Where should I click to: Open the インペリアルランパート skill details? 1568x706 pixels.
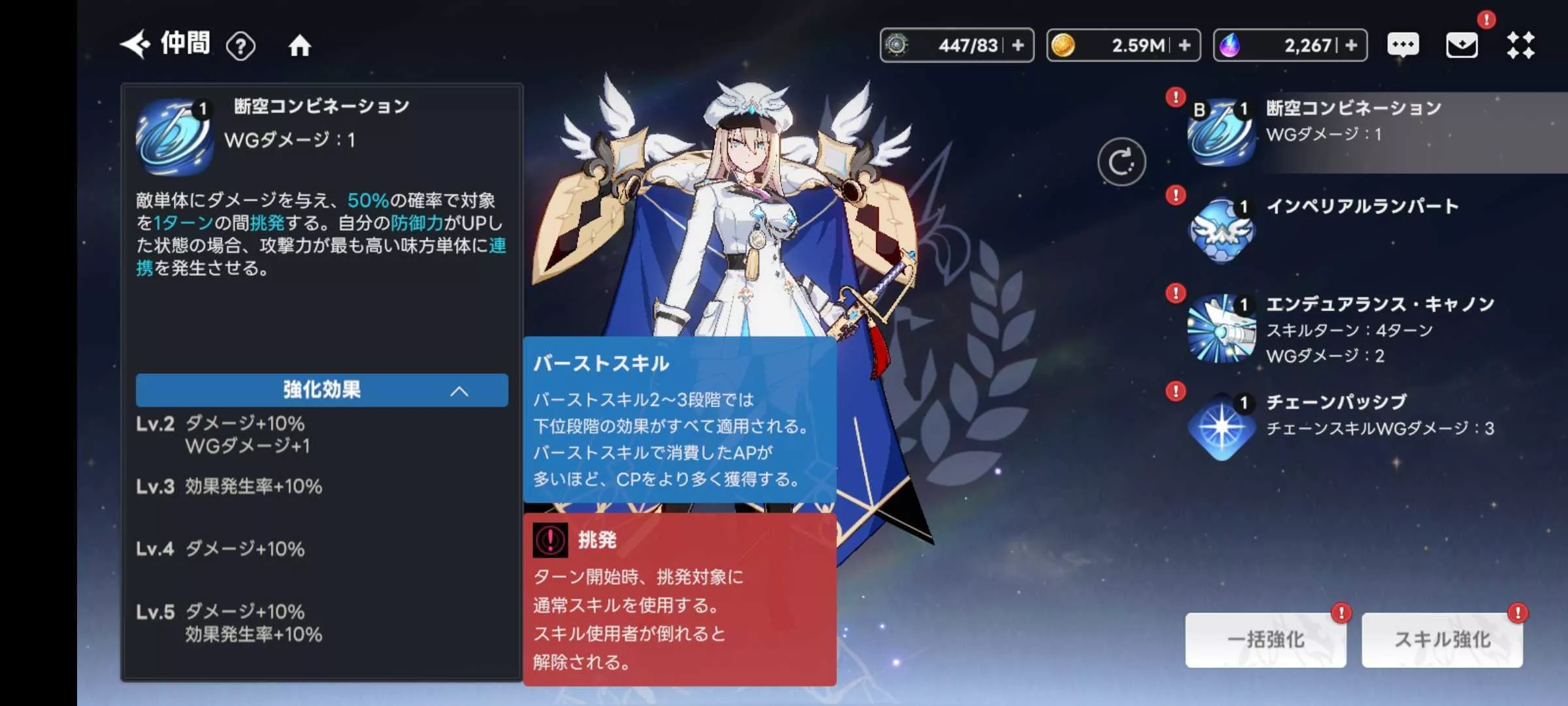click(x=1221, y=230)
